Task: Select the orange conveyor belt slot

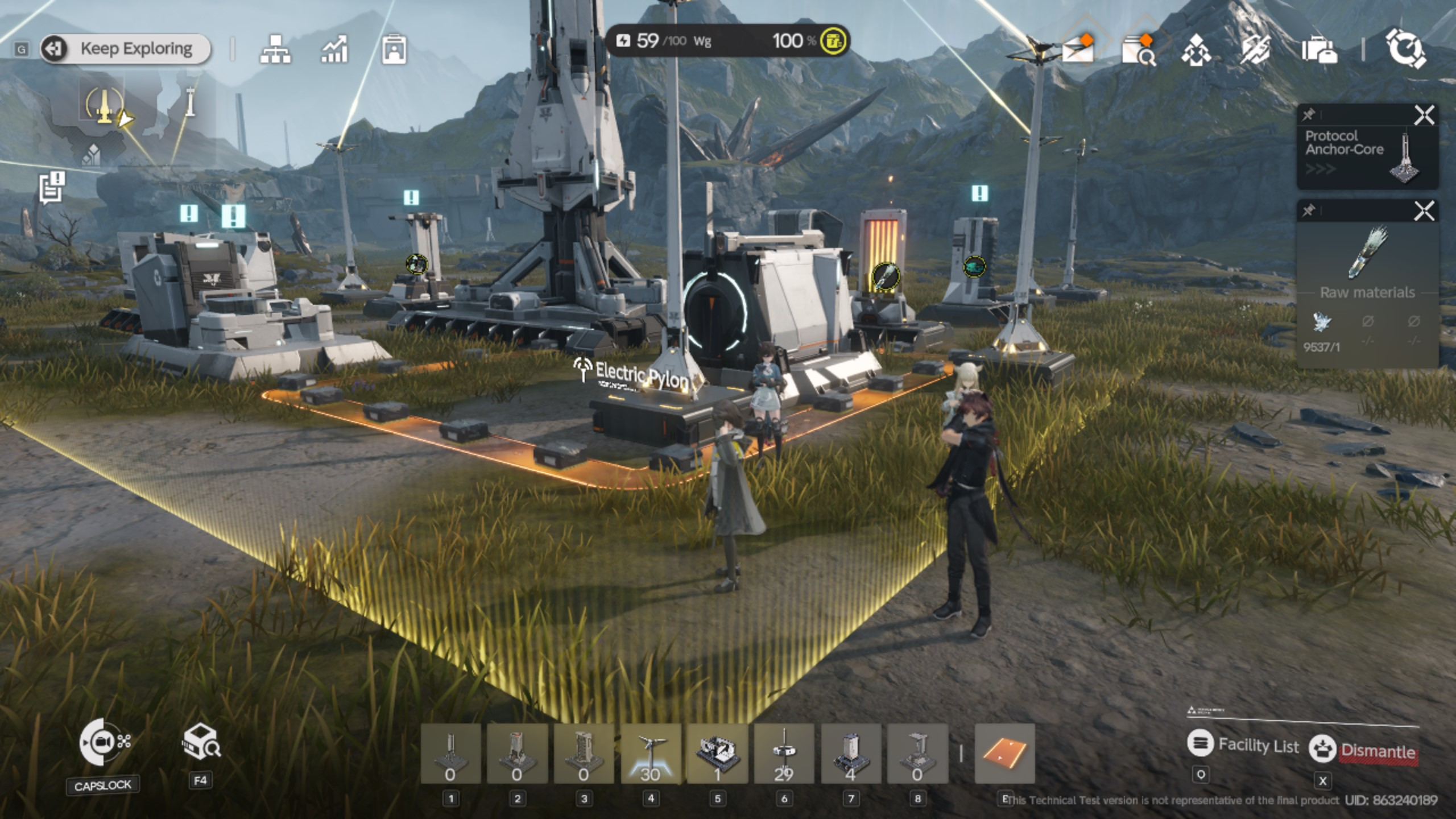Action: pyautogui.click(x=1005, y=754)
